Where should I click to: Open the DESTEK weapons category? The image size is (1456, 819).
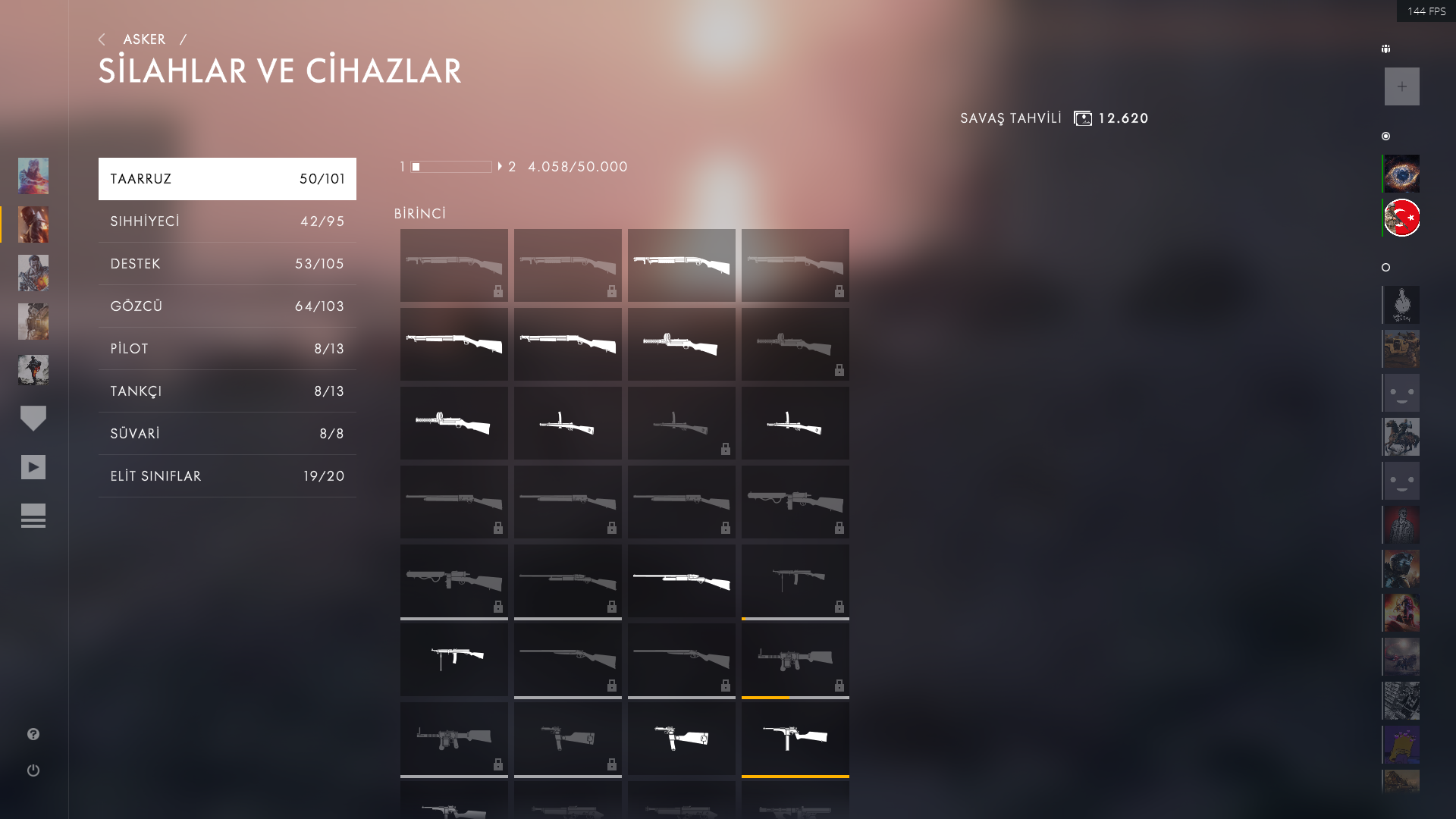tap(227, 264)
